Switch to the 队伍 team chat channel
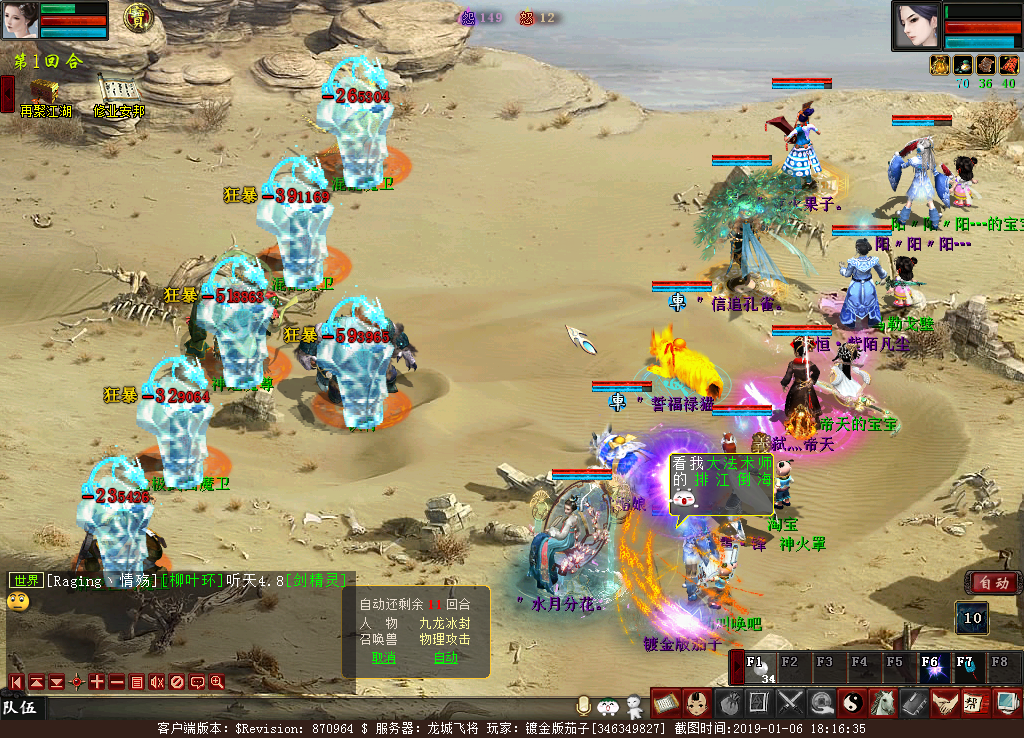 (x=20, y=708)
